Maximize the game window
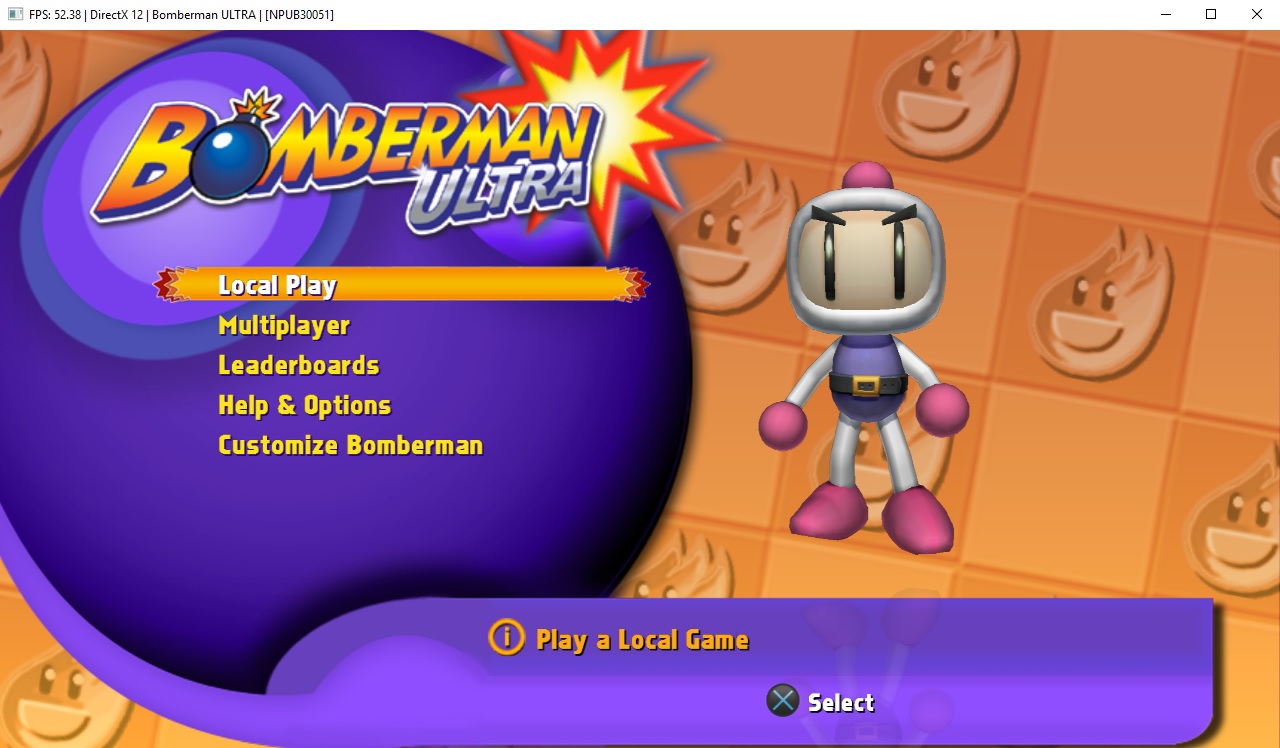 (1211, 14)
